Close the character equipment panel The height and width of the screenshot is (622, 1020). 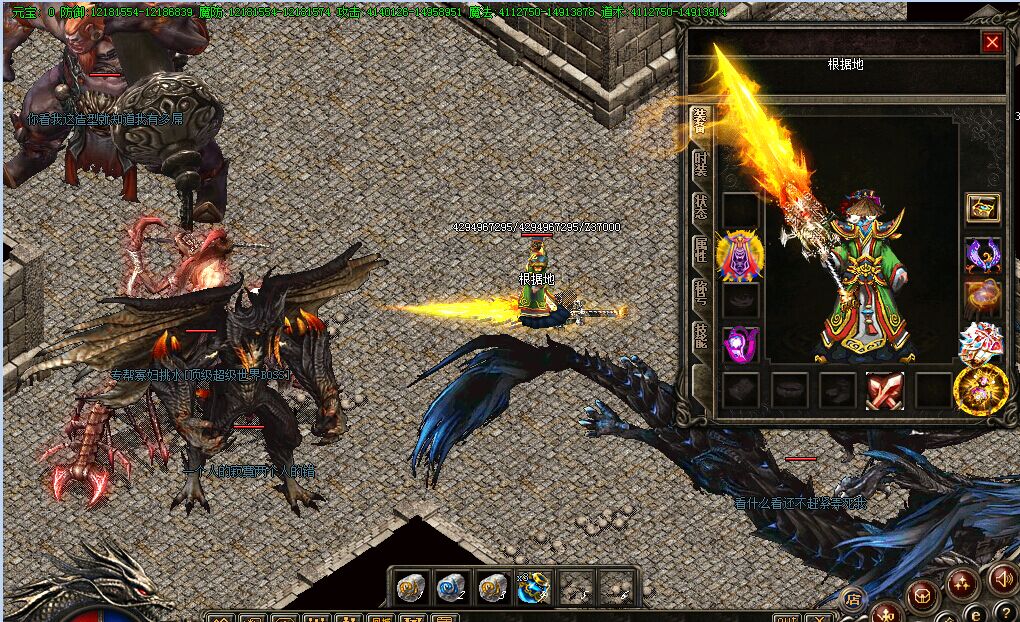pos(991,42)
